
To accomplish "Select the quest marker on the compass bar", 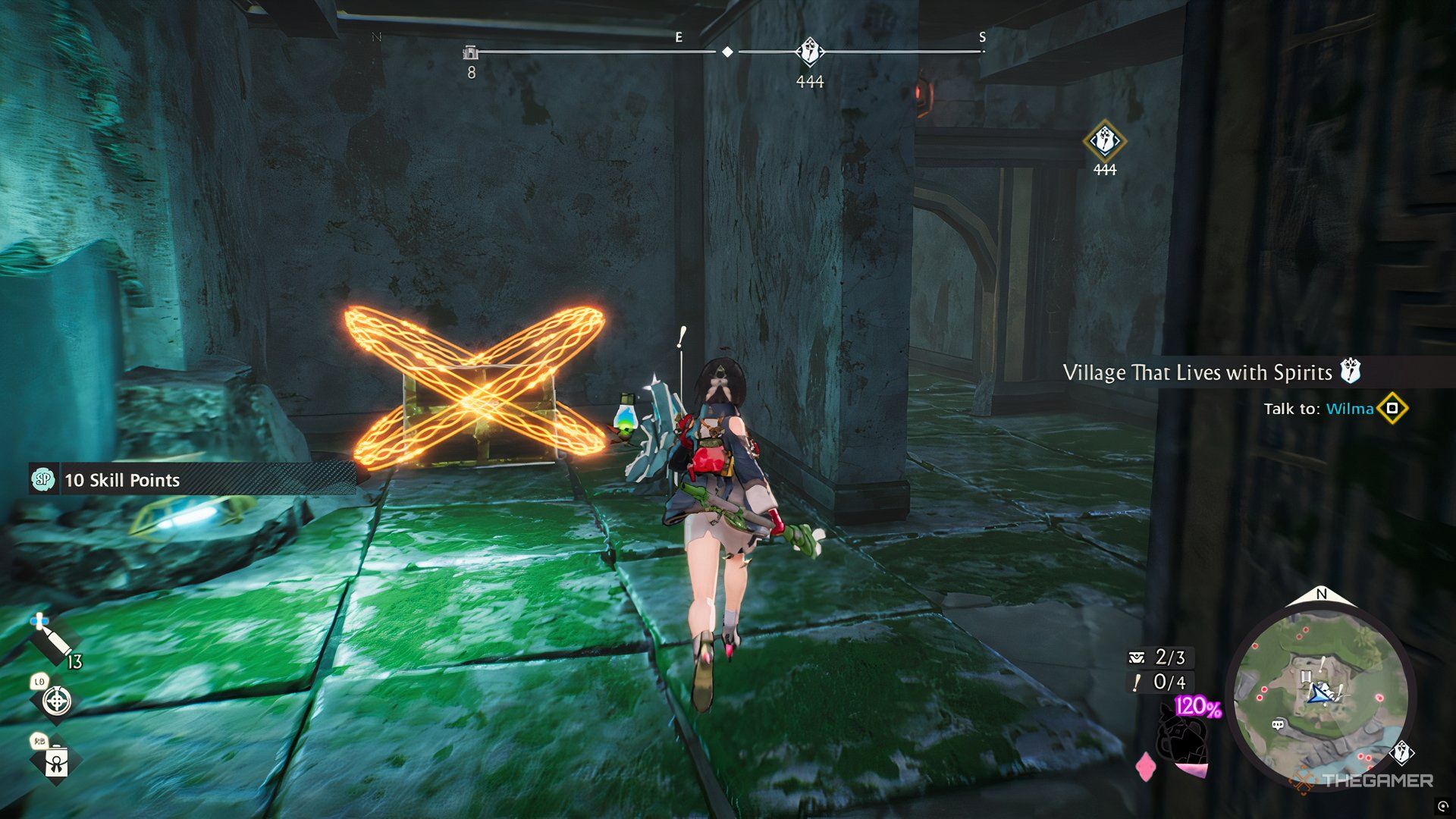I will tap(810, 52).
